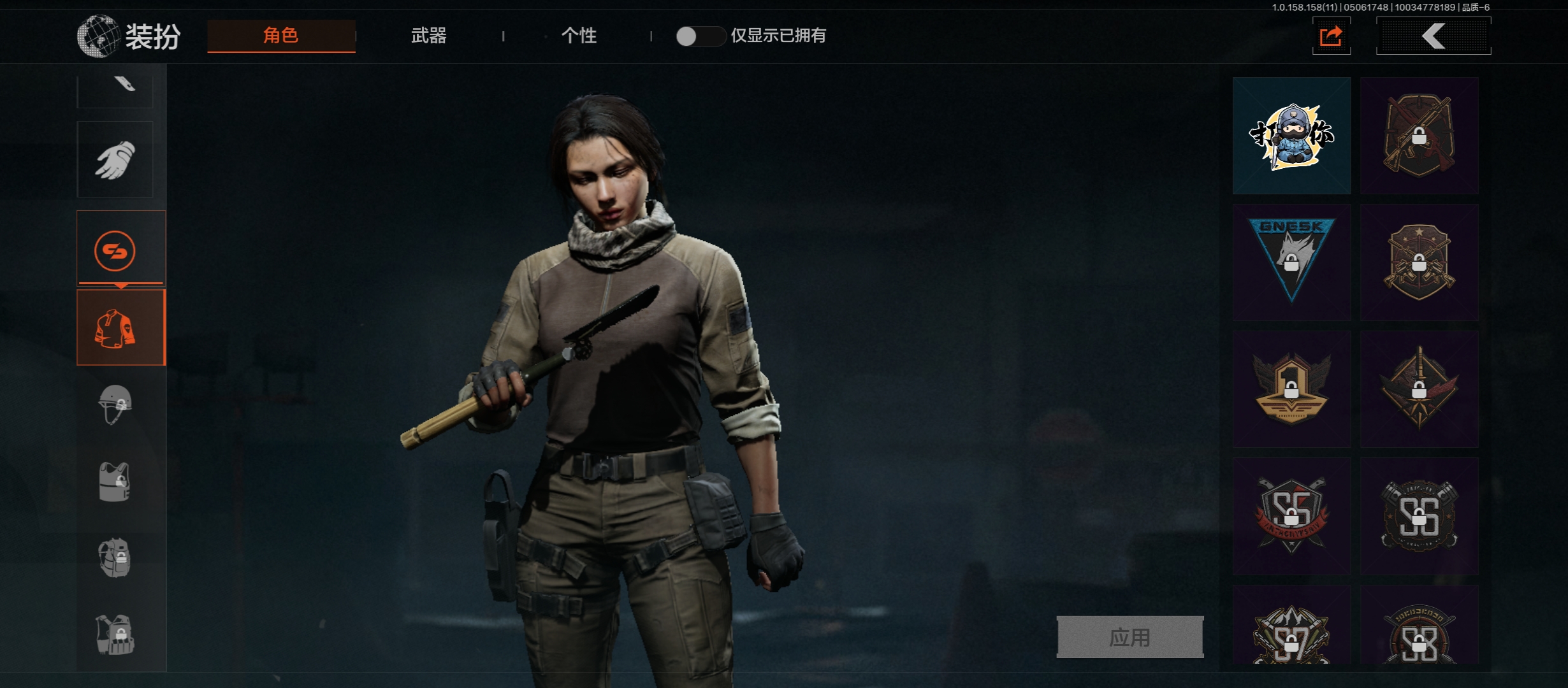Pick the locked GNESK wolf triangle badge
The height and width of the screenshot is (688, 1568).
(x=1291, y=261)
